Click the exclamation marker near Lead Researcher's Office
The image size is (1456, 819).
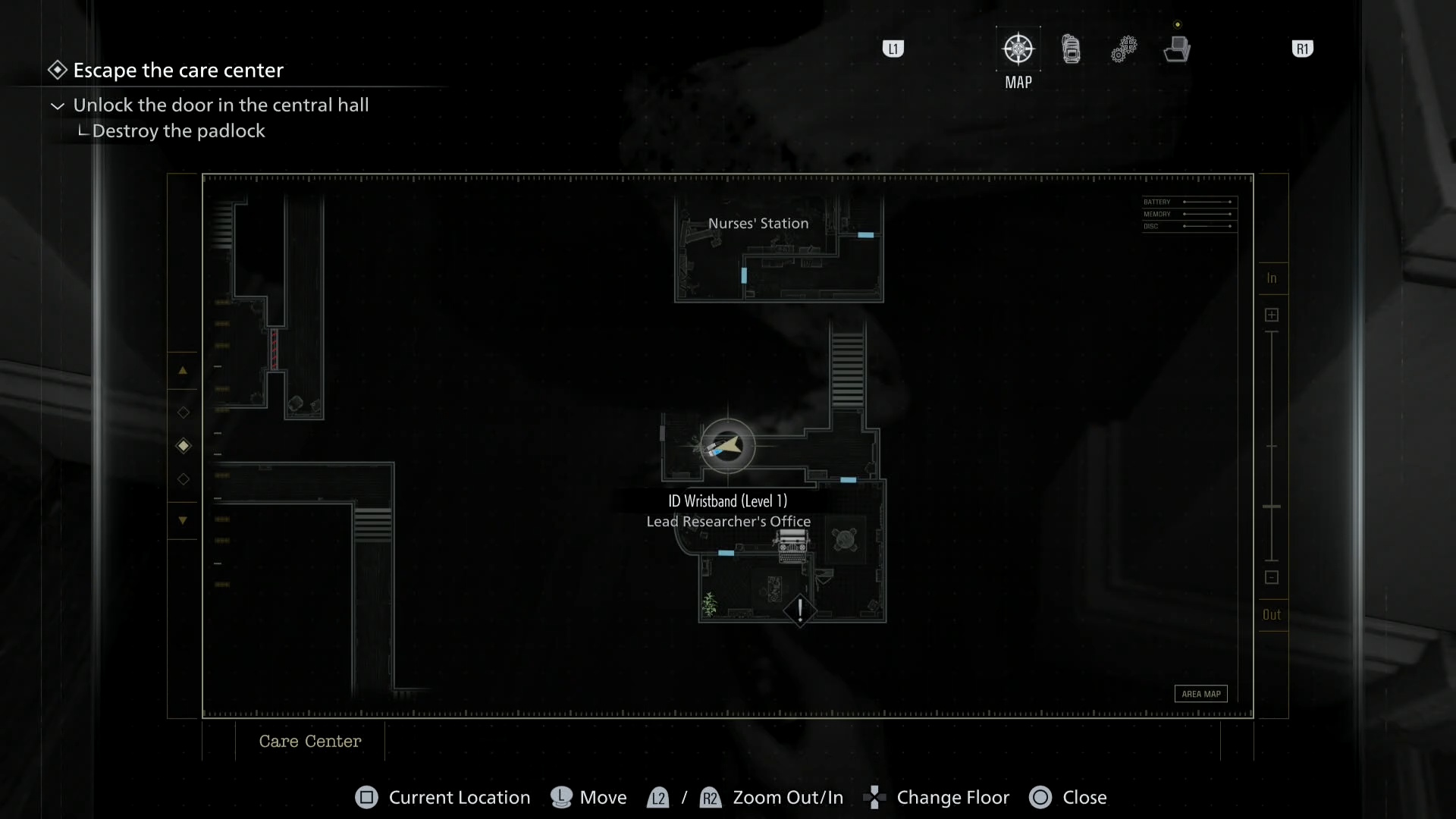pos(799,611)
